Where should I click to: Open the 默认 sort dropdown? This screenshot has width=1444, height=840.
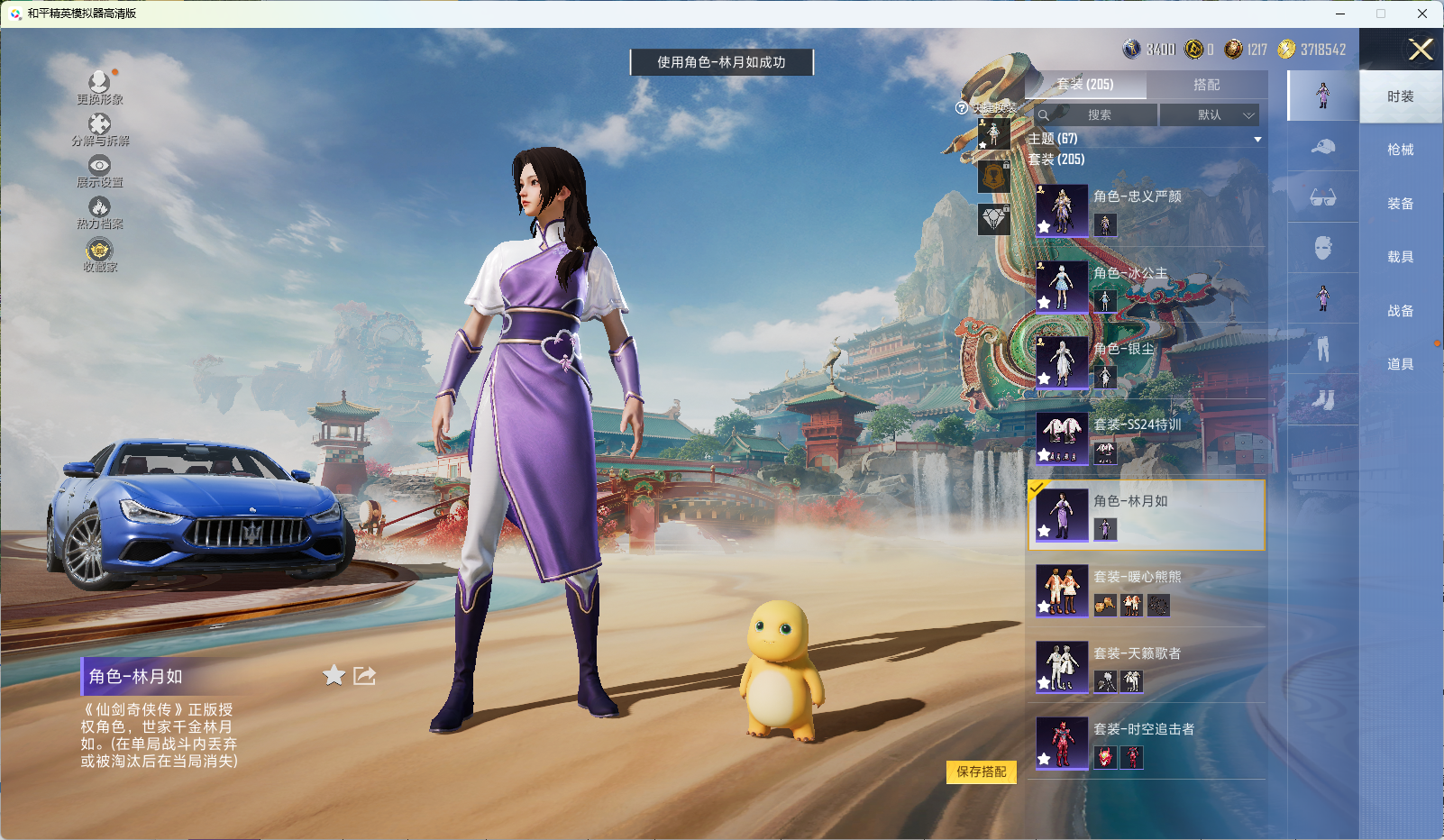tap(1210, 115)
